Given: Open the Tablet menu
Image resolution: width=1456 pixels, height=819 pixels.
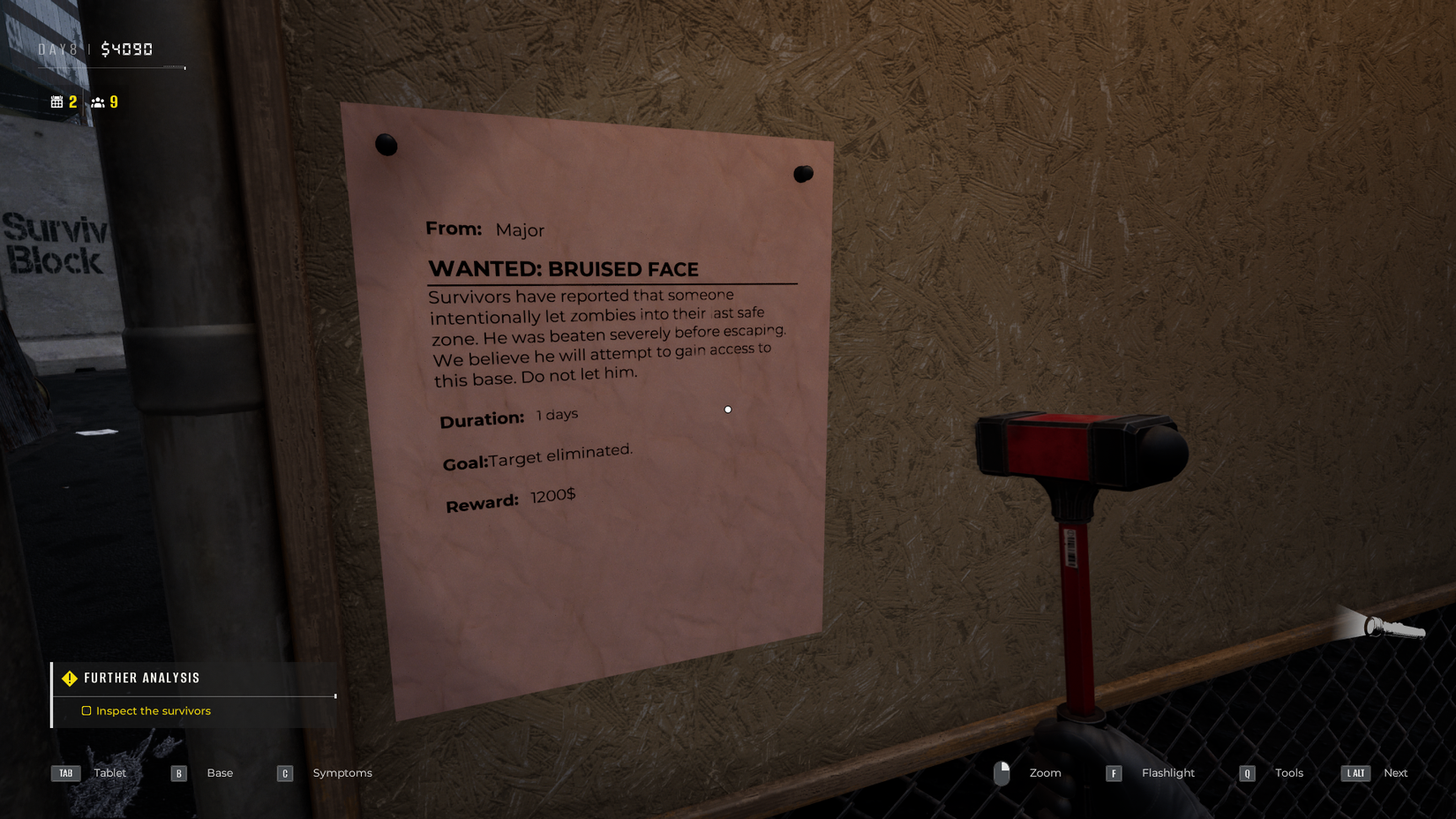Looking at the screenshot, I should (x=109, y=772).
